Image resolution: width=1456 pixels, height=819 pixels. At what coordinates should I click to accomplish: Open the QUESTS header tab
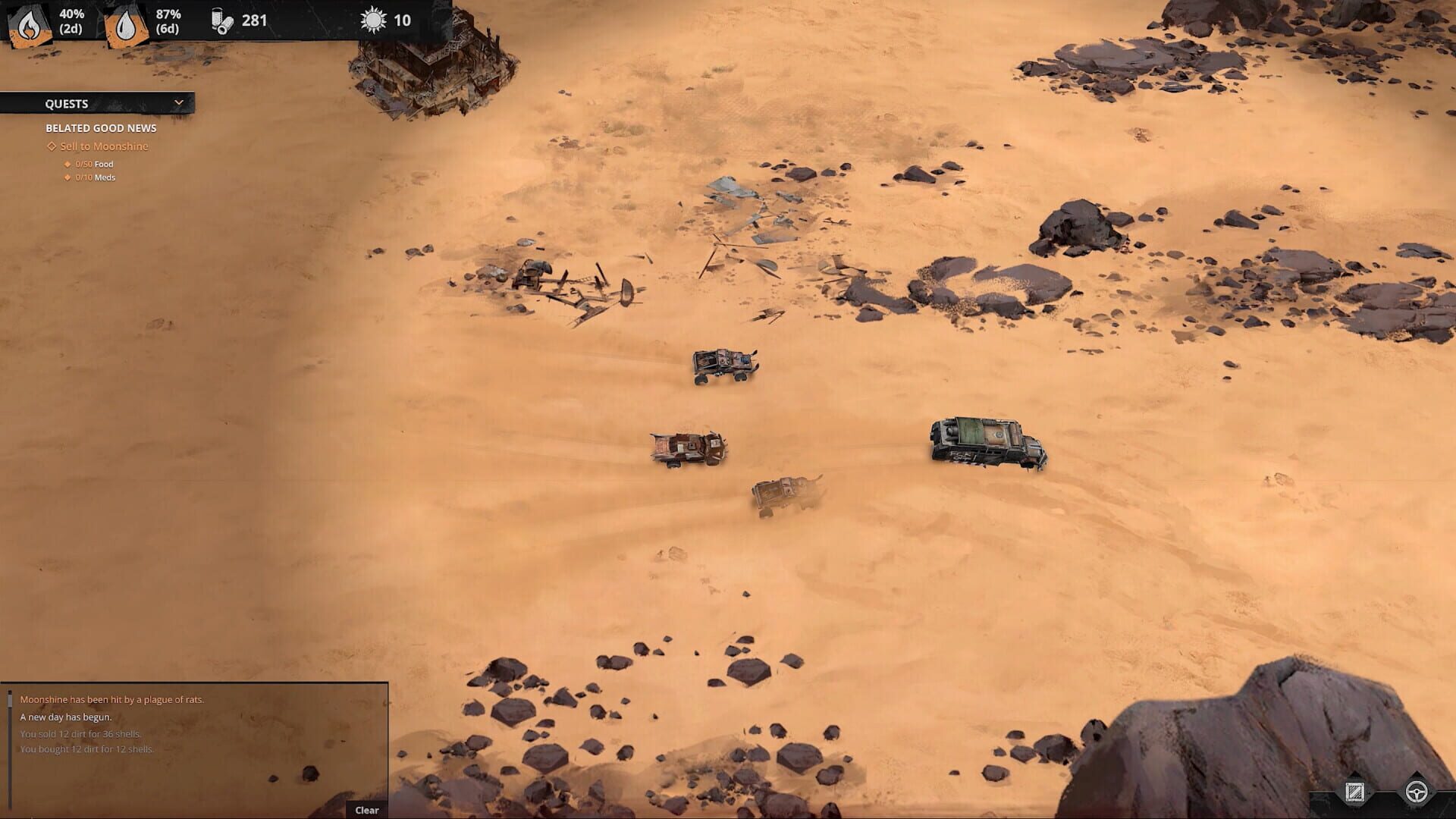pyautogui.click(x=68, y=102)
